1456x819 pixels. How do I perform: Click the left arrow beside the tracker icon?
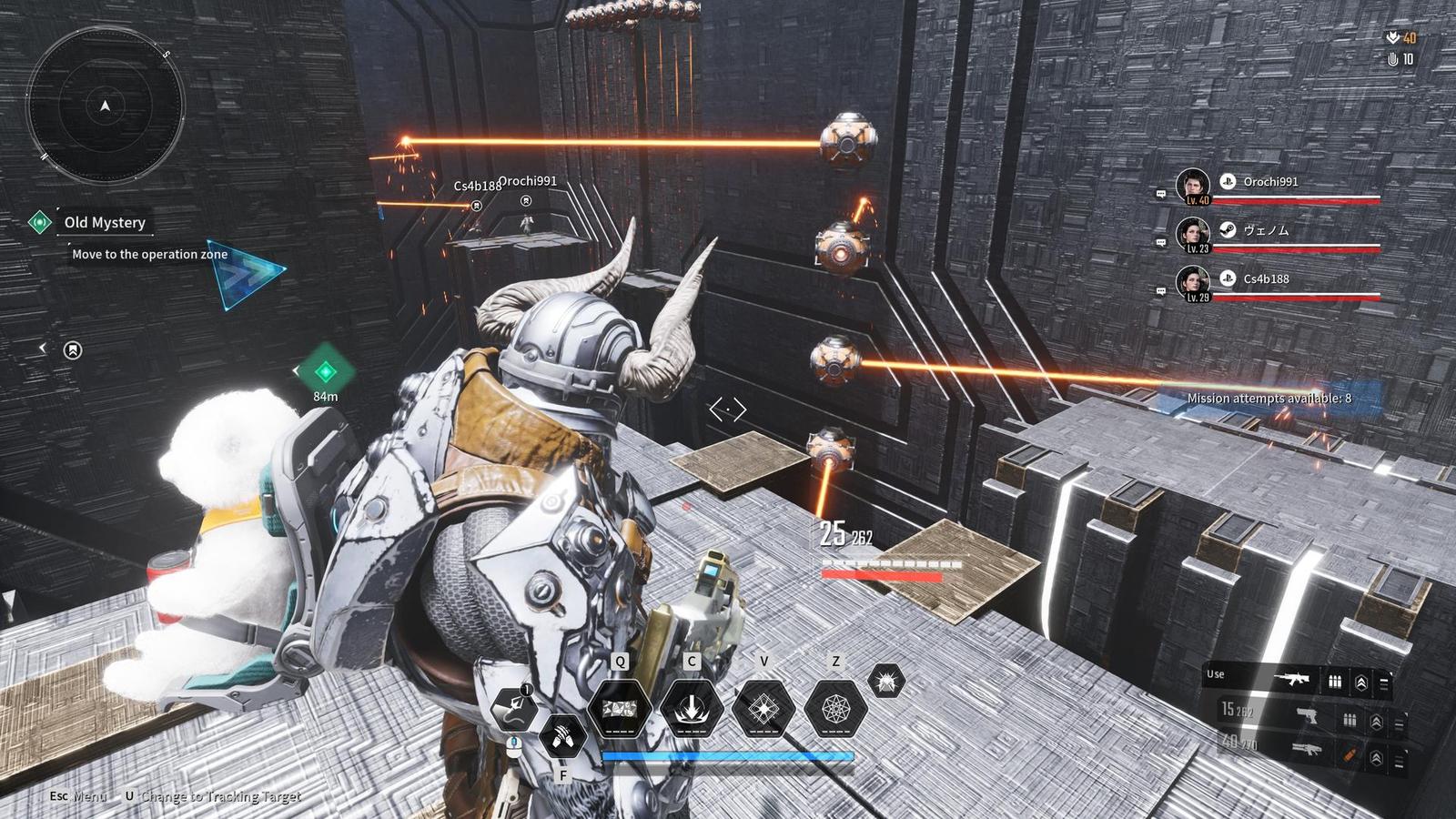[x=42, y=349]
